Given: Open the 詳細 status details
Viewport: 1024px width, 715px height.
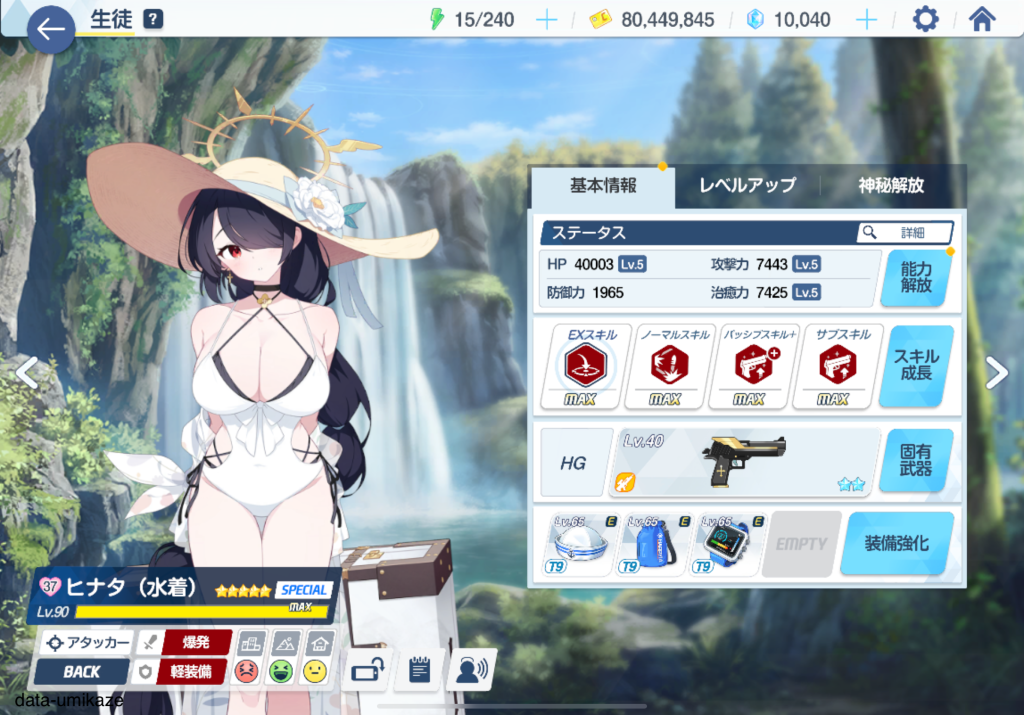Looking at the screenshot, I should (904, 233).
